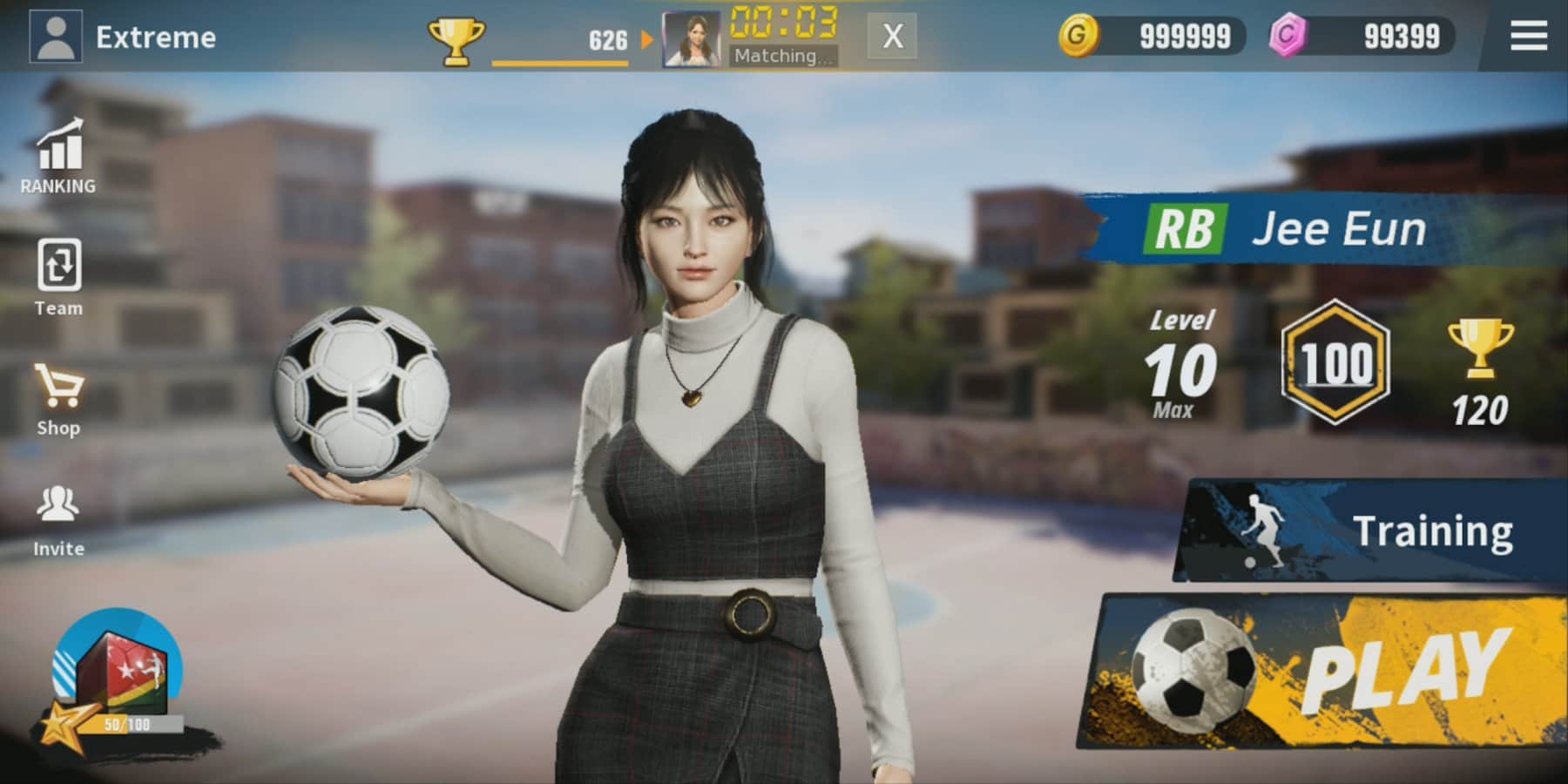Open the Jee Eun character name banner

[1342, 229]
